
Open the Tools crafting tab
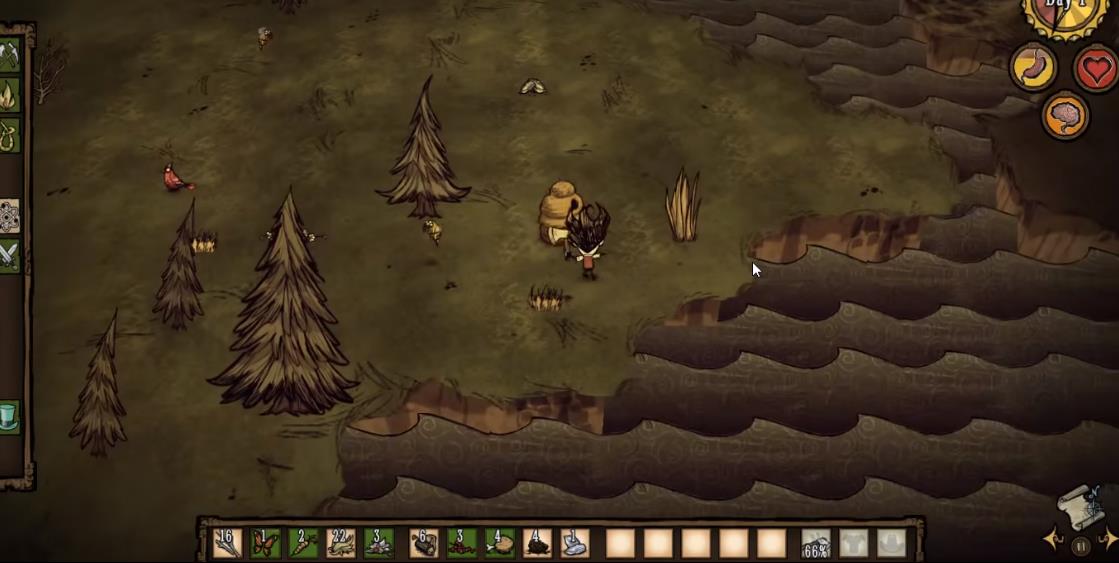[8, 55]
